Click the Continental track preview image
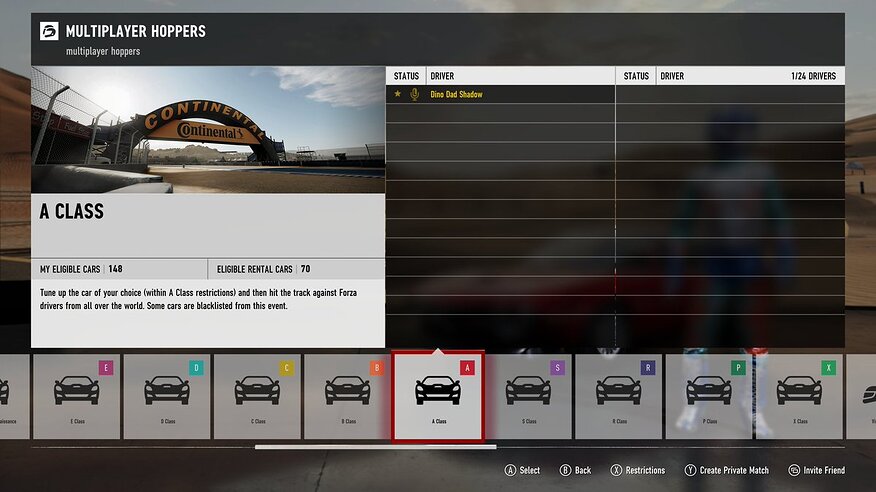Image resolution: width=876 pixels, height=492 pixels. 208,130
